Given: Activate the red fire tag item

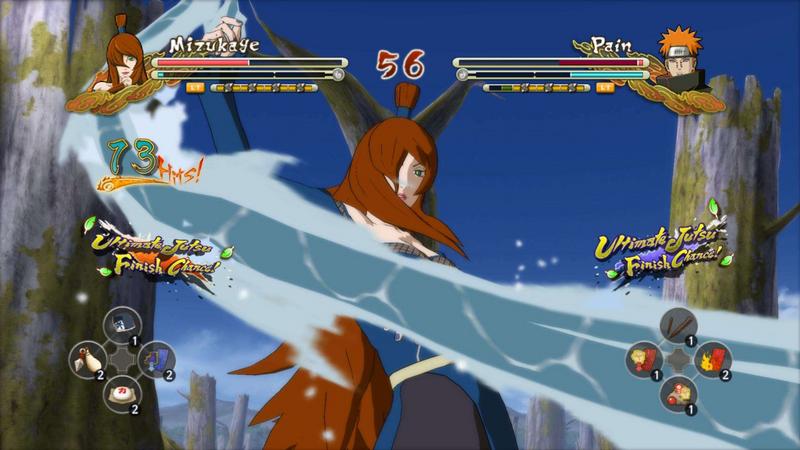Looking at the screenshot, I should 712,358.
